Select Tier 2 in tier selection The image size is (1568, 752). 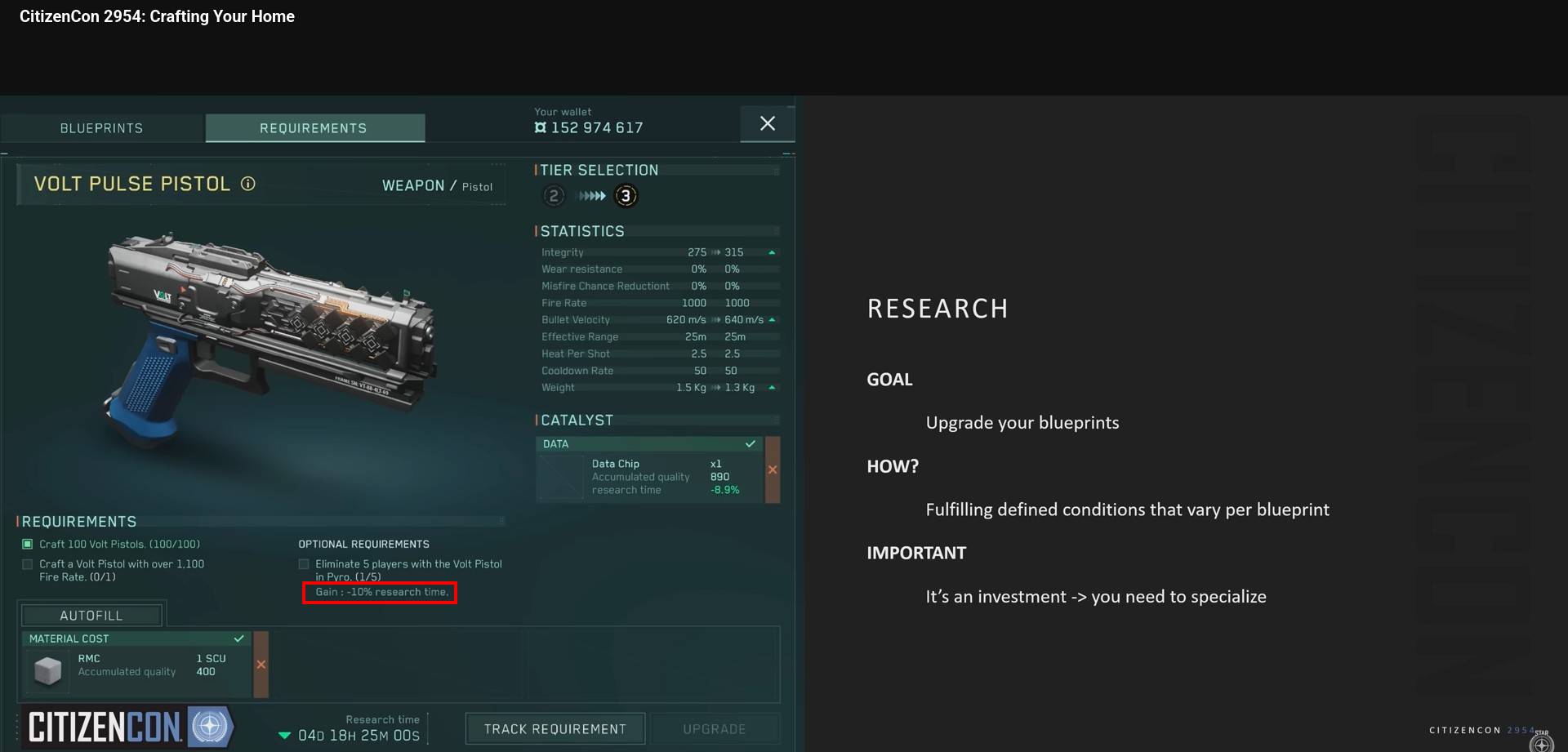(553, 196)
